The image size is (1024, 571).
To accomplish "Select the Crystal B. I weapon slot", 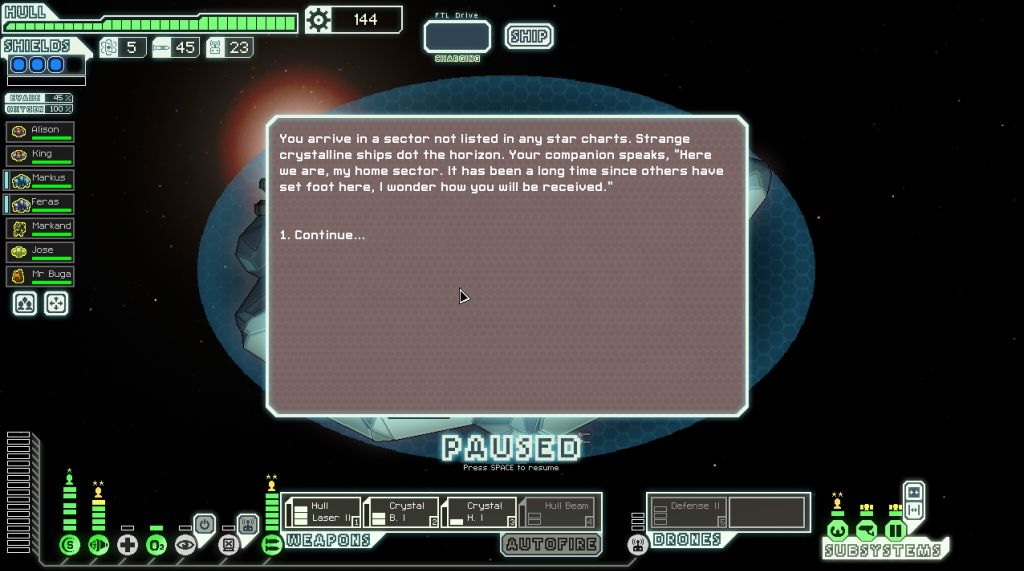I will (x=401, y=512).
